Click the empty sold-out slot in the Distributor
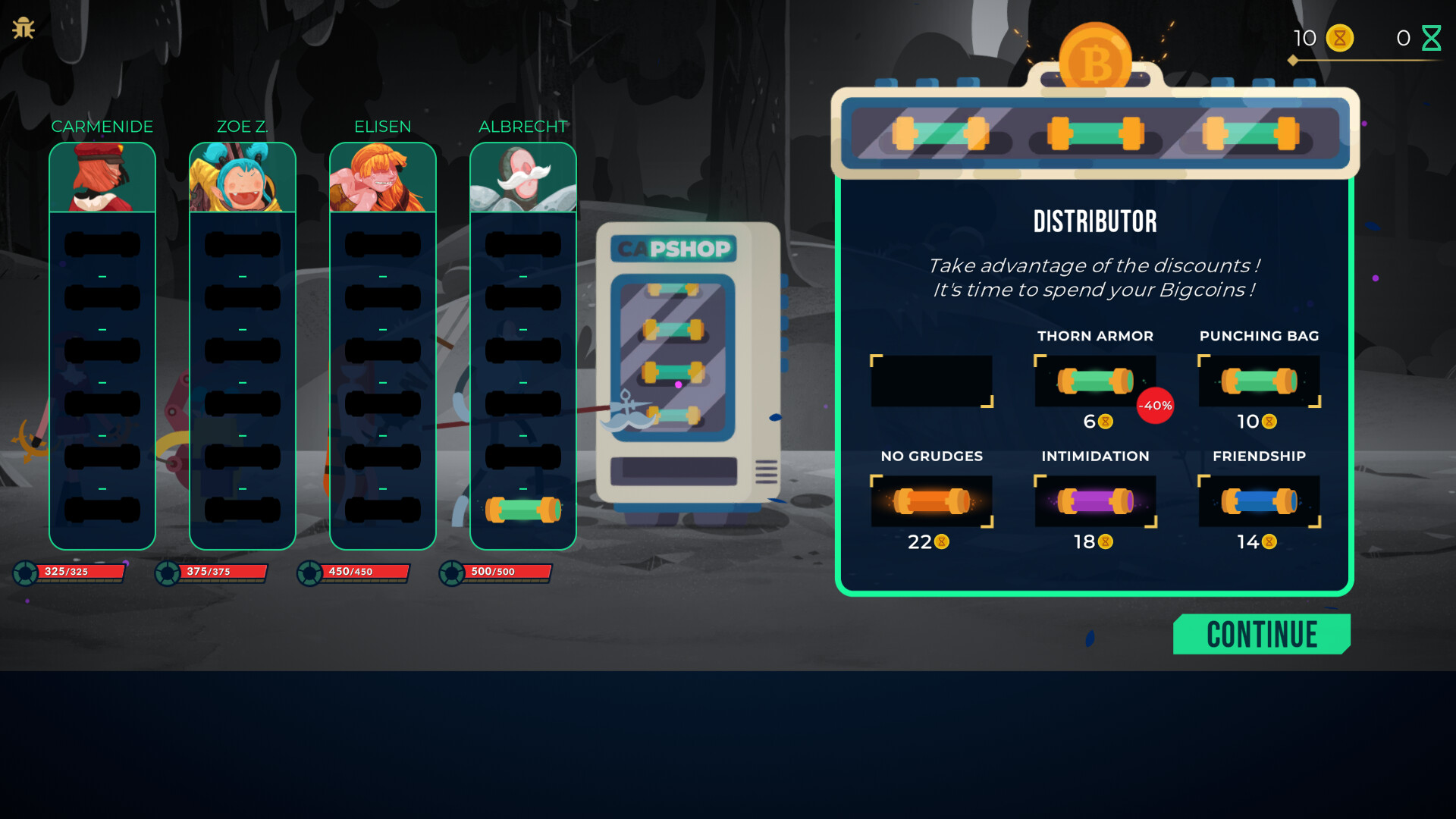Image resolution: width=1456 pixels, height=819 pixels. point(932,381)
